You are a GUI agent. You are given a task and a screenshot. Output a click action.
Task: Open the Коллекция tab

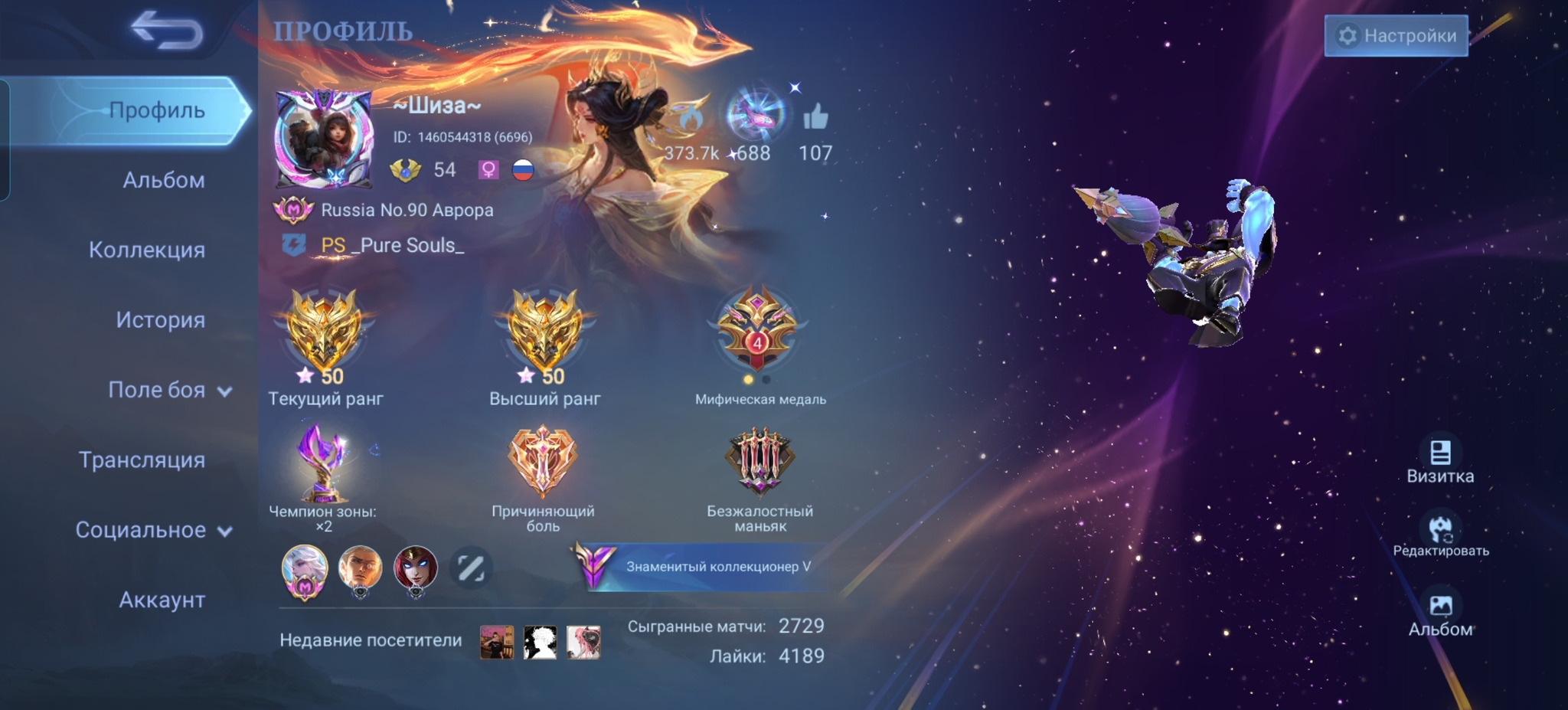point(146,250)
